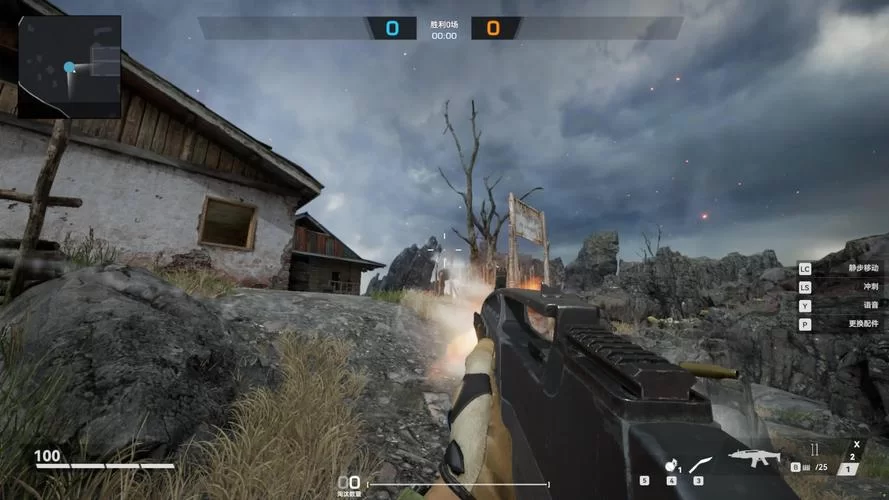Open the minimap in the corner
Viewport: 889px width, 500px height.
[x=69, y=66]
